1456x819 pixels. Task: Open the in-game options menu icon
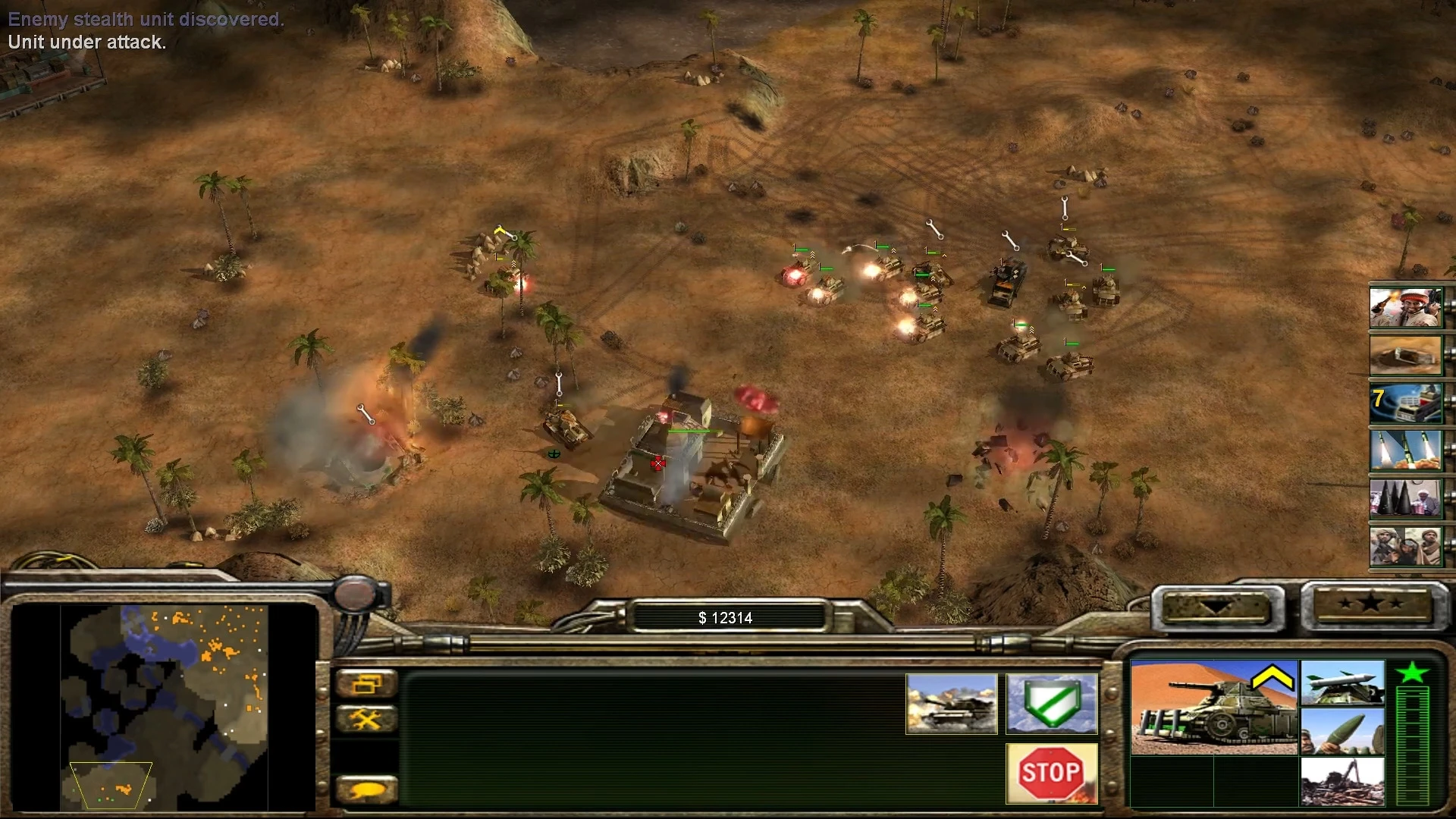pyautogui.click(x=369, y=684)
